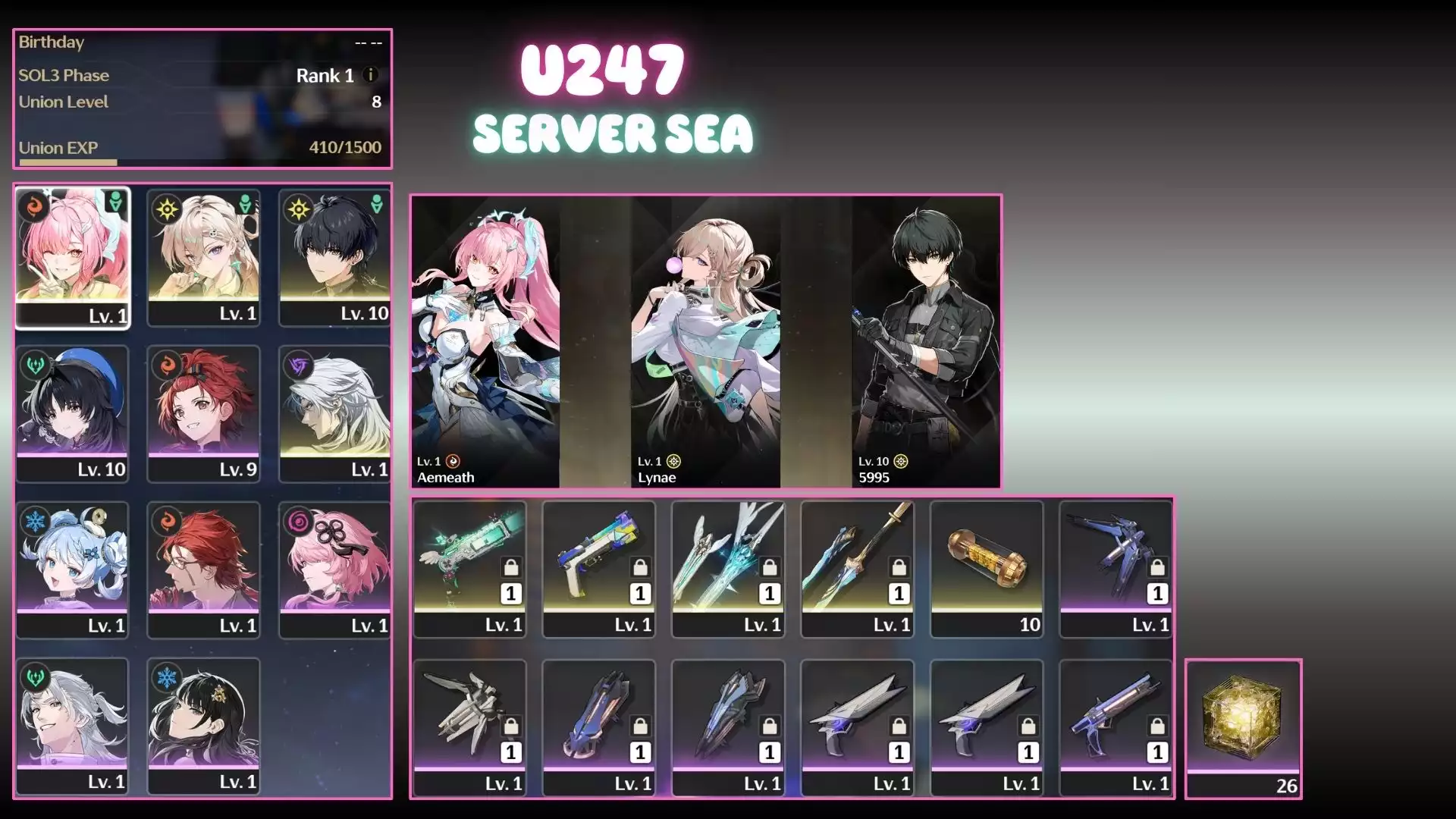The height and width of the screenshot is (819, 1456).
Task: Pick the white mechanical gauntlets weapon slot
Action: [x=469, y=728]
